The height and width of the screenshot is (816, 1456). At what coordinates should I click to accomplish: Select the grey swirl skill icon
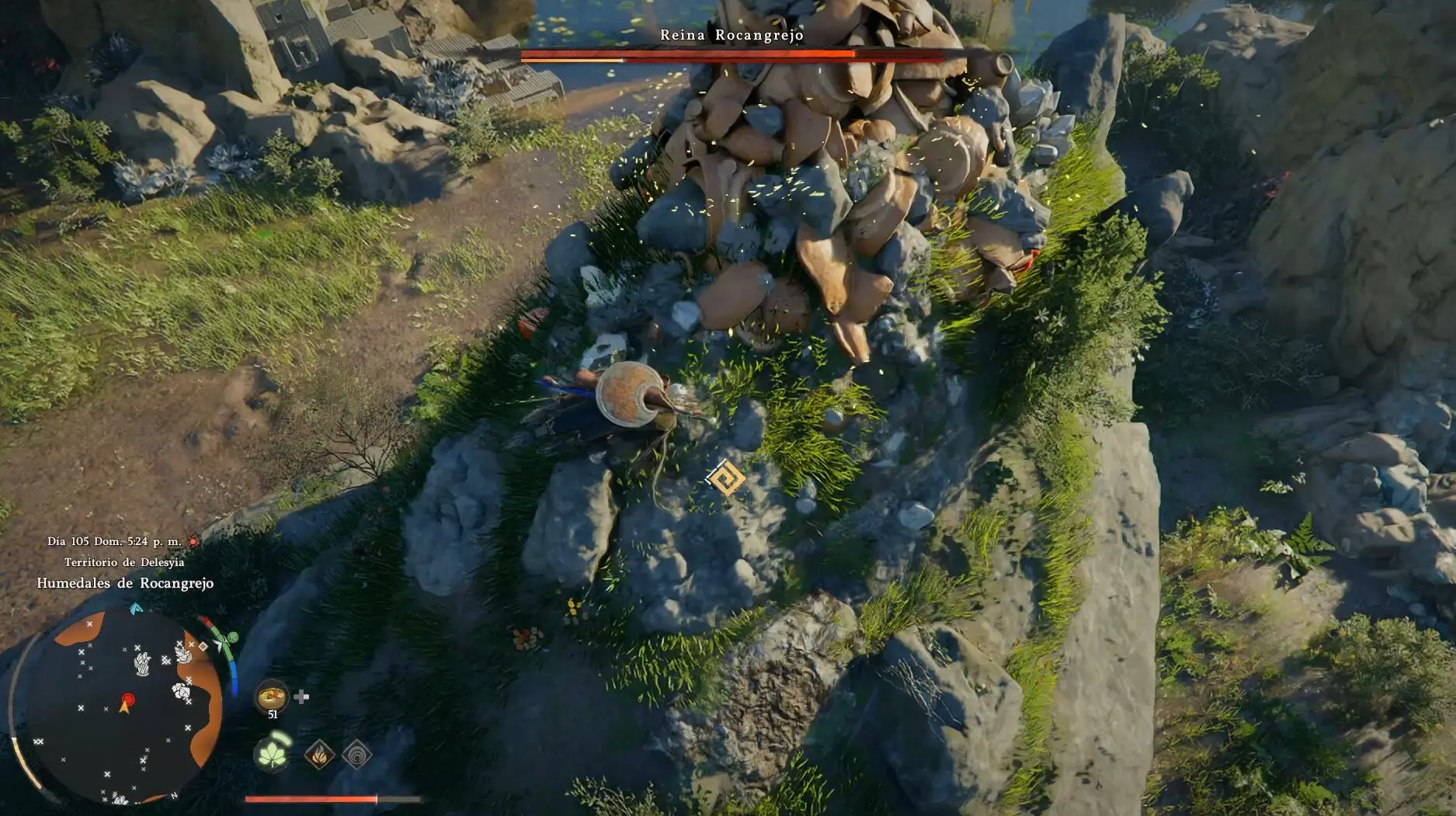[x=356, y=754]
